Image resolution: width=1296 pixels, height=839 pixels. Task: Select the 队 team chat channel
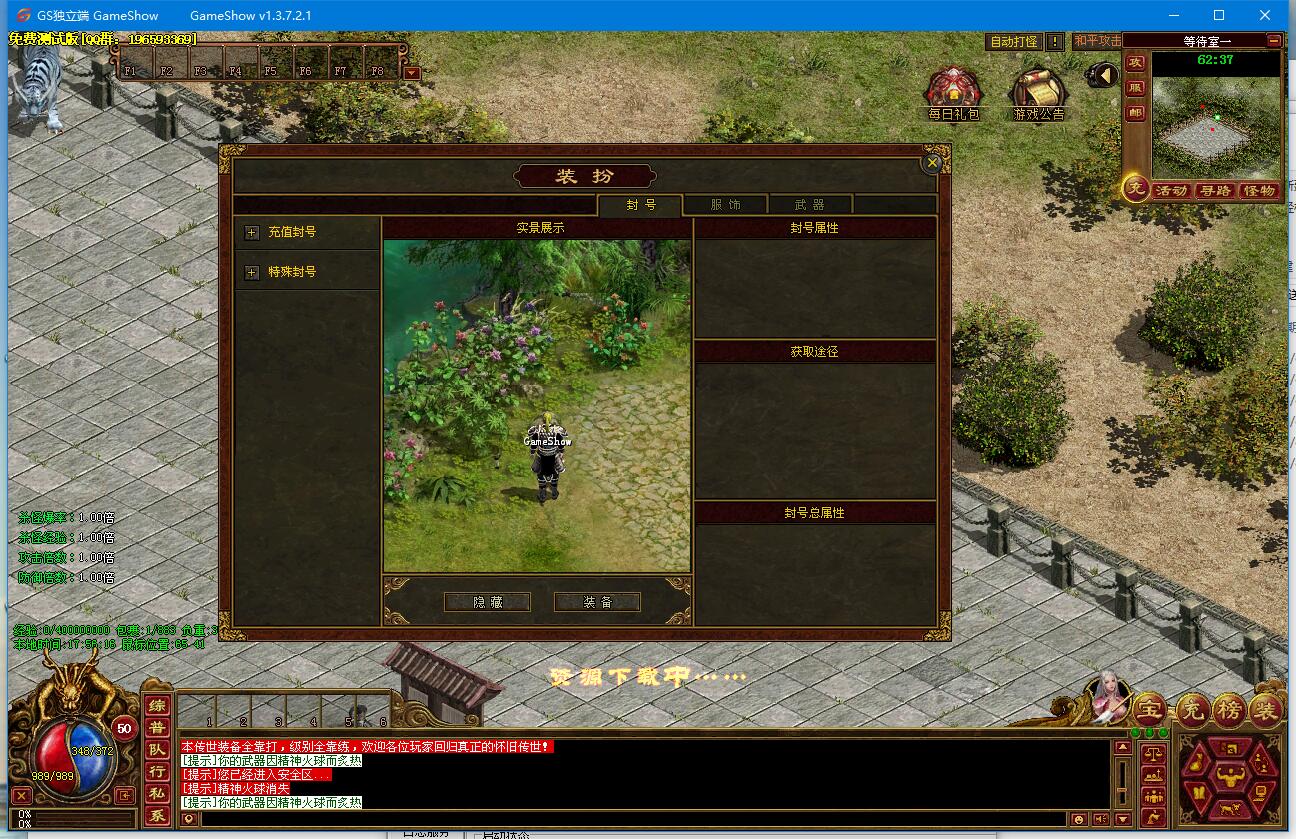[158, 749]
